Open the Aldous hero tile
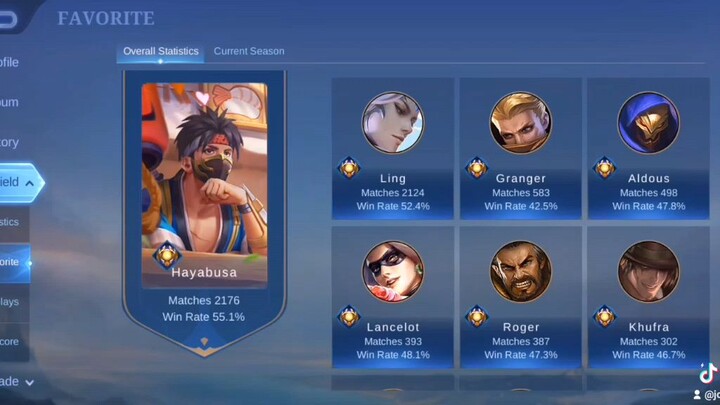The height and width of the screenshot is (405, 720). 648,148
